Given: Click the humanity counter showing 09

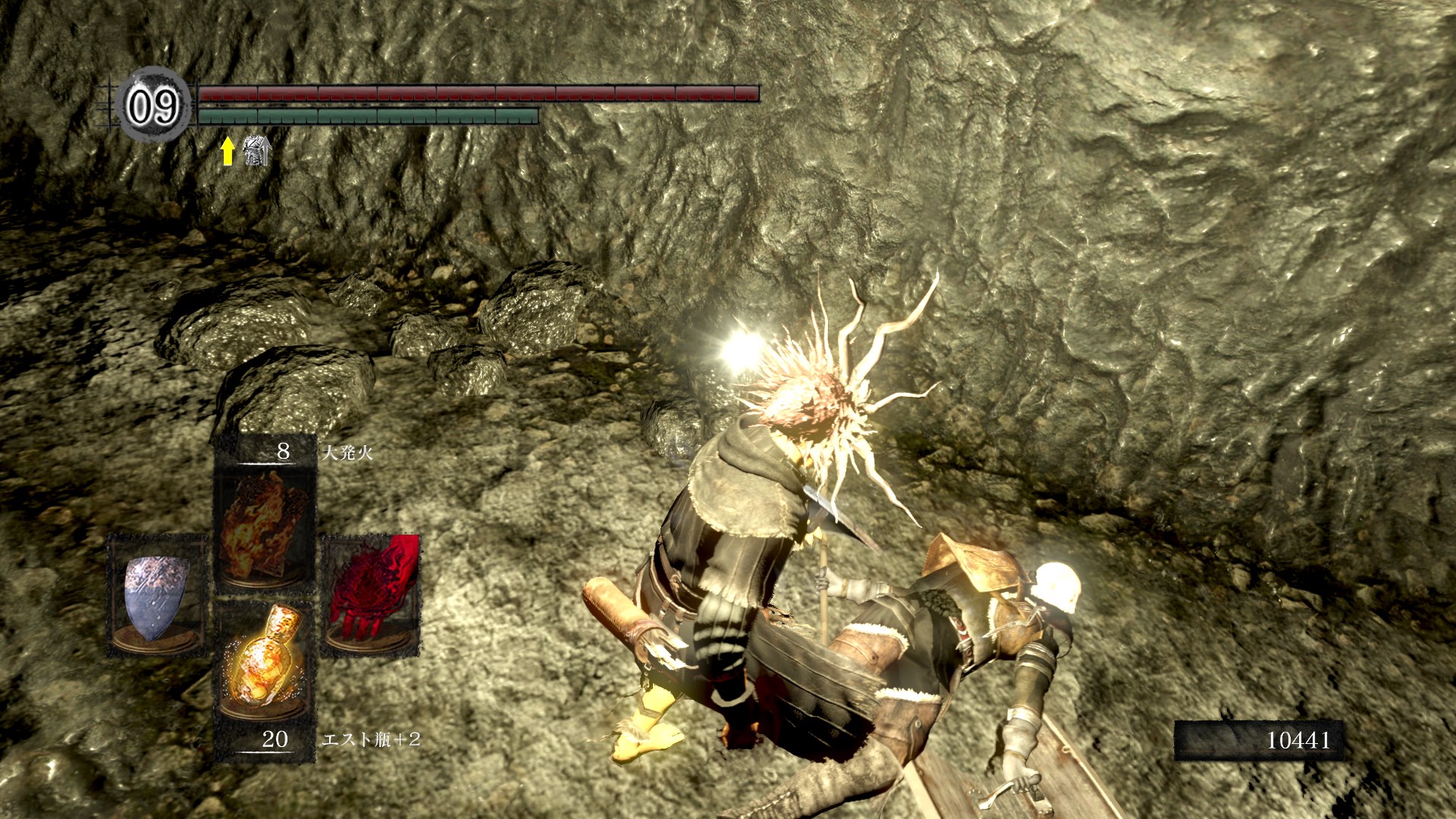Looking at the screenshot, I should point(153,105).
